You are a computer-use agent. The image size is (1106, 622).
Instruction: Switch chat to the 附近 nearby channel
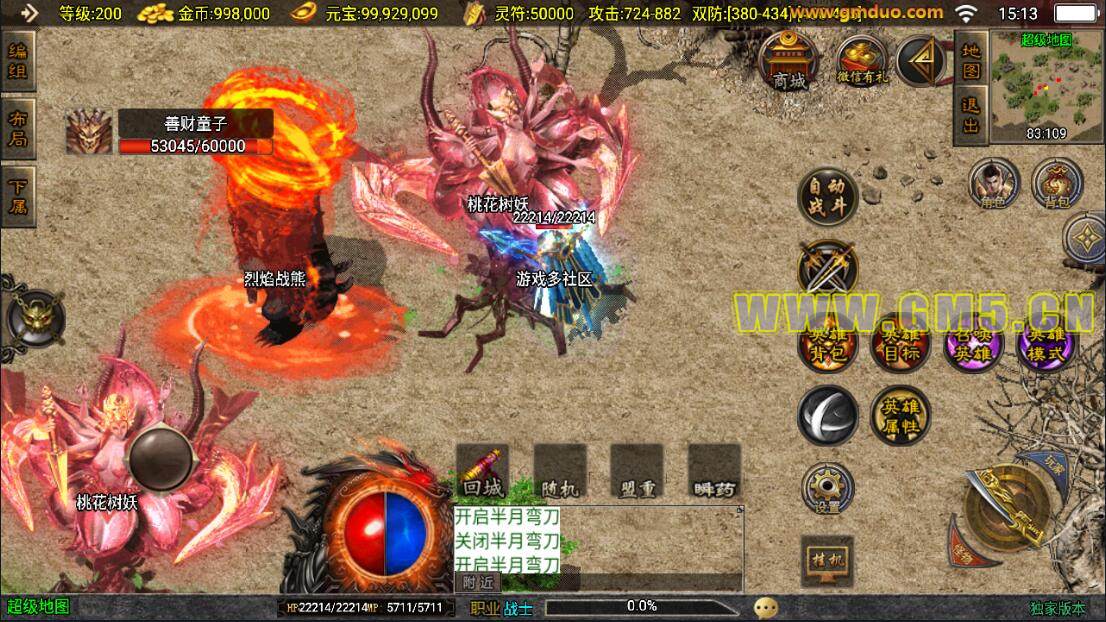coord(478,583)
